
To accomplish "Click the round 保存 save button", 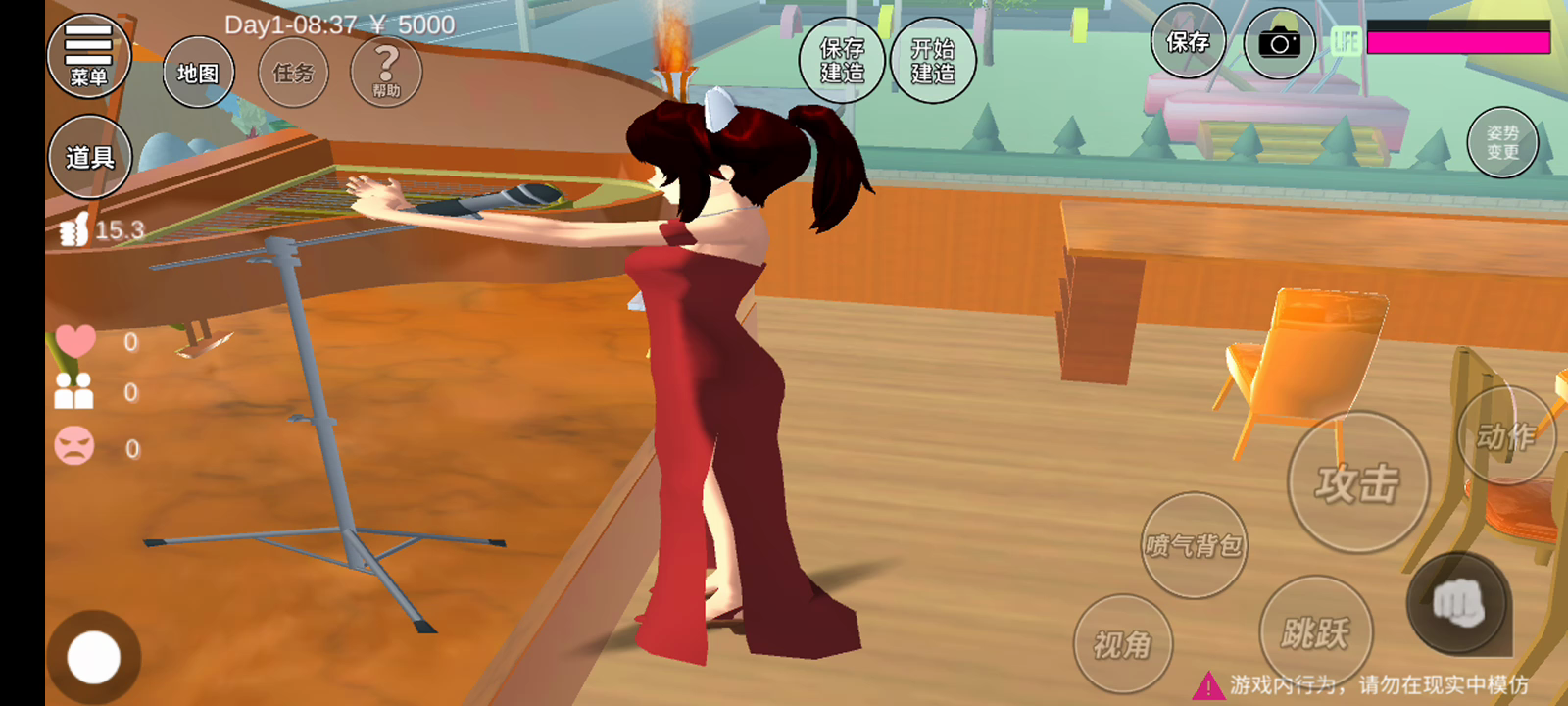I will click(1188, 42).
